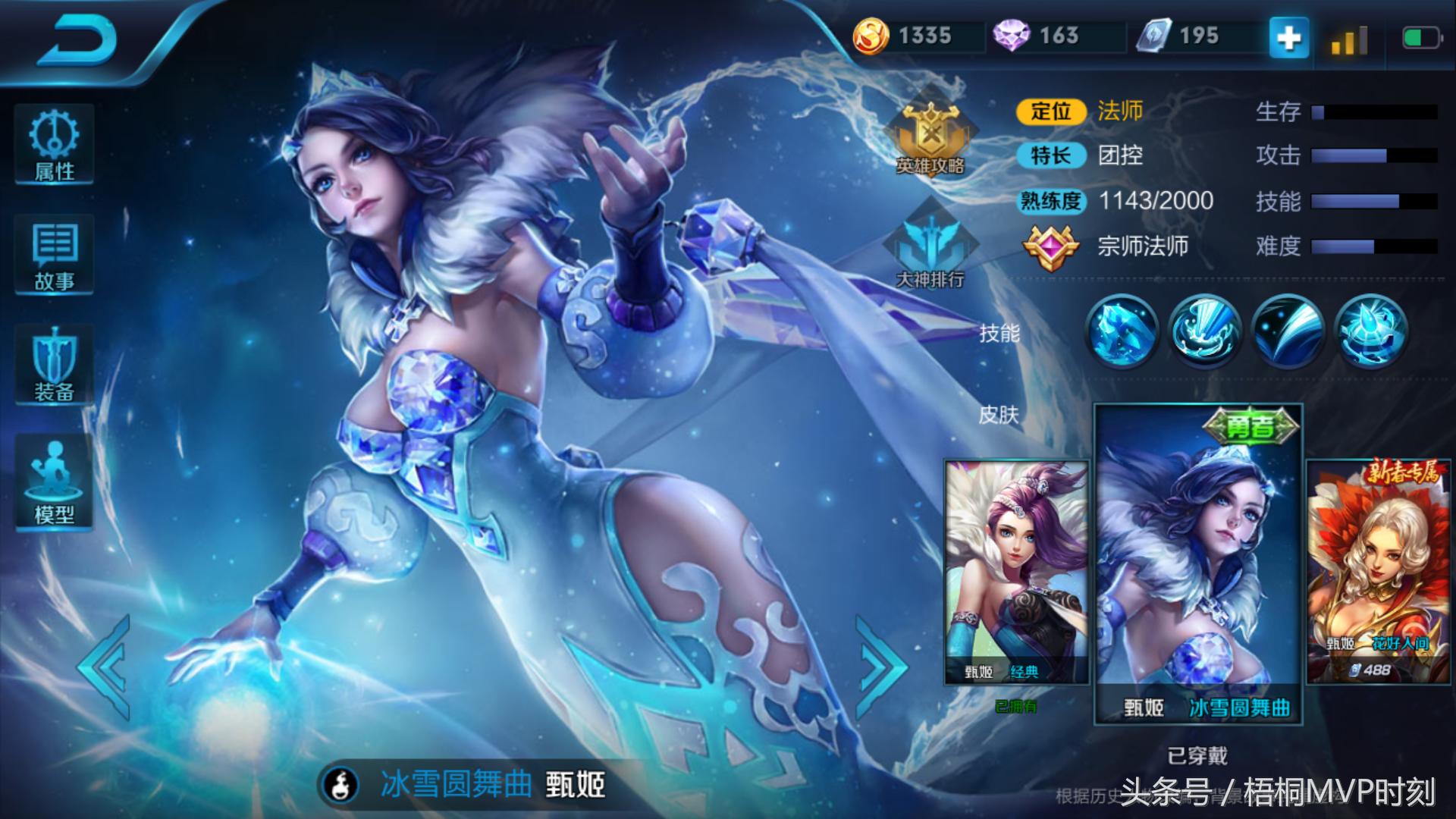The width and height of the screenshot is (1456, 819).
Task: Select the first ice crystal skill icon
Action: (x=1122, y=331)
